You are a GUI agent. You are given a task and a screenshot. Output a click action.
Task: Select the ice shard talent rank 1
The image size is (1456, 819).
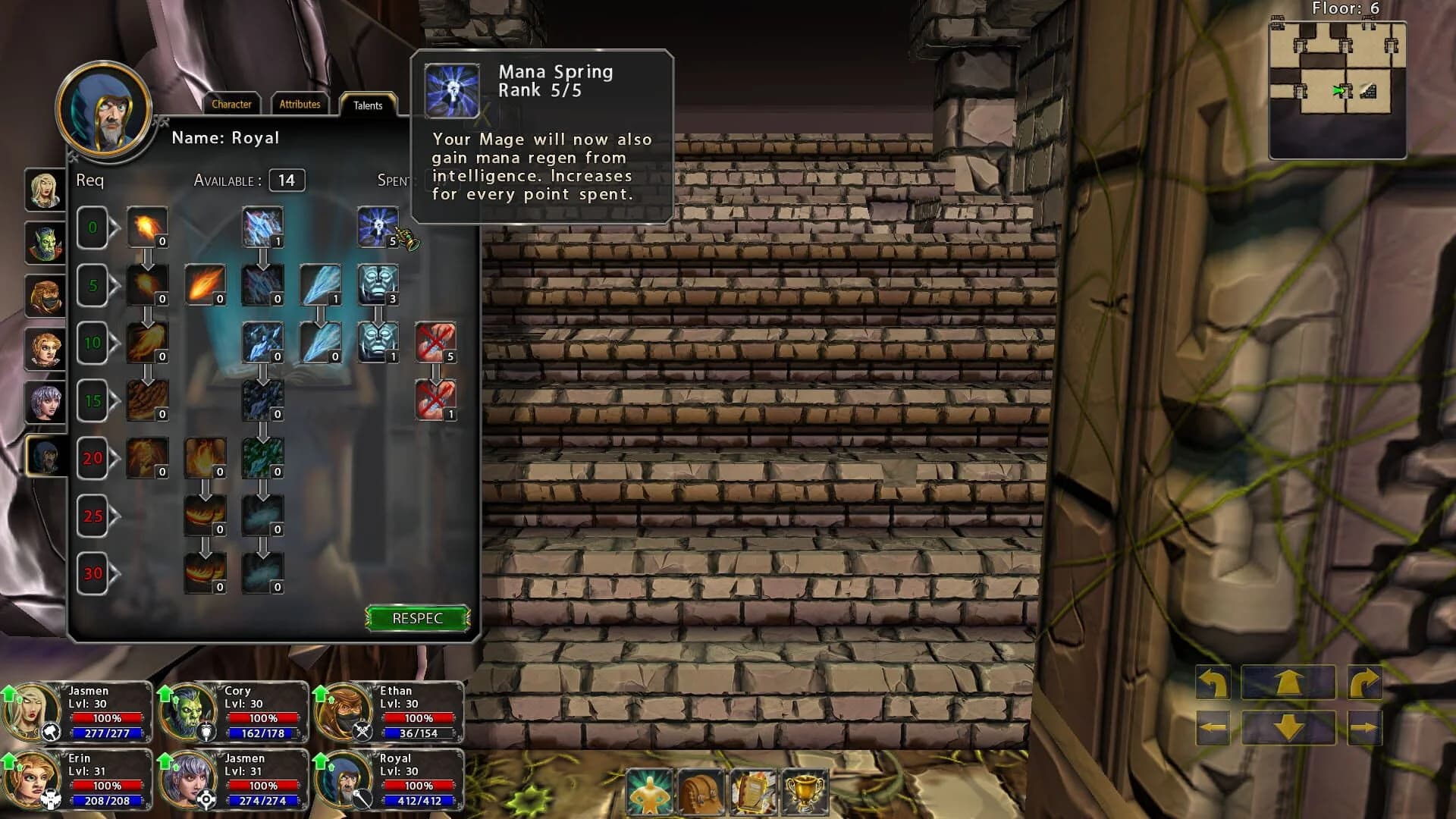321,284
